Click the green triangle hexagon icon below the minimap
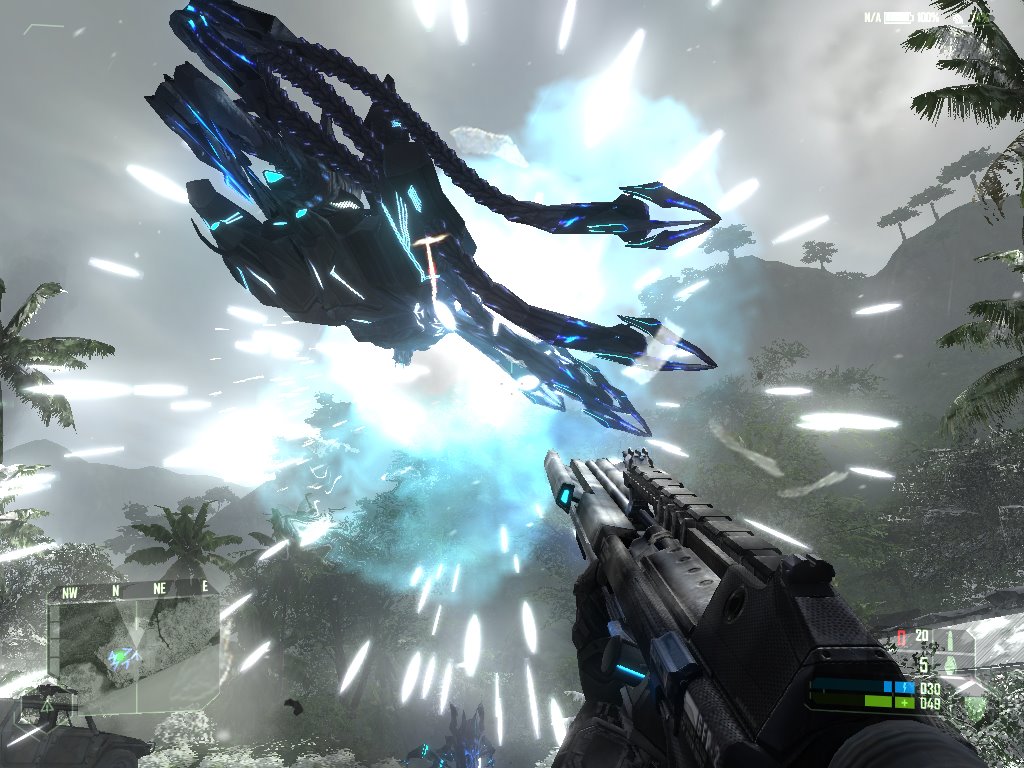1024x768 pixels. point(46,705)
